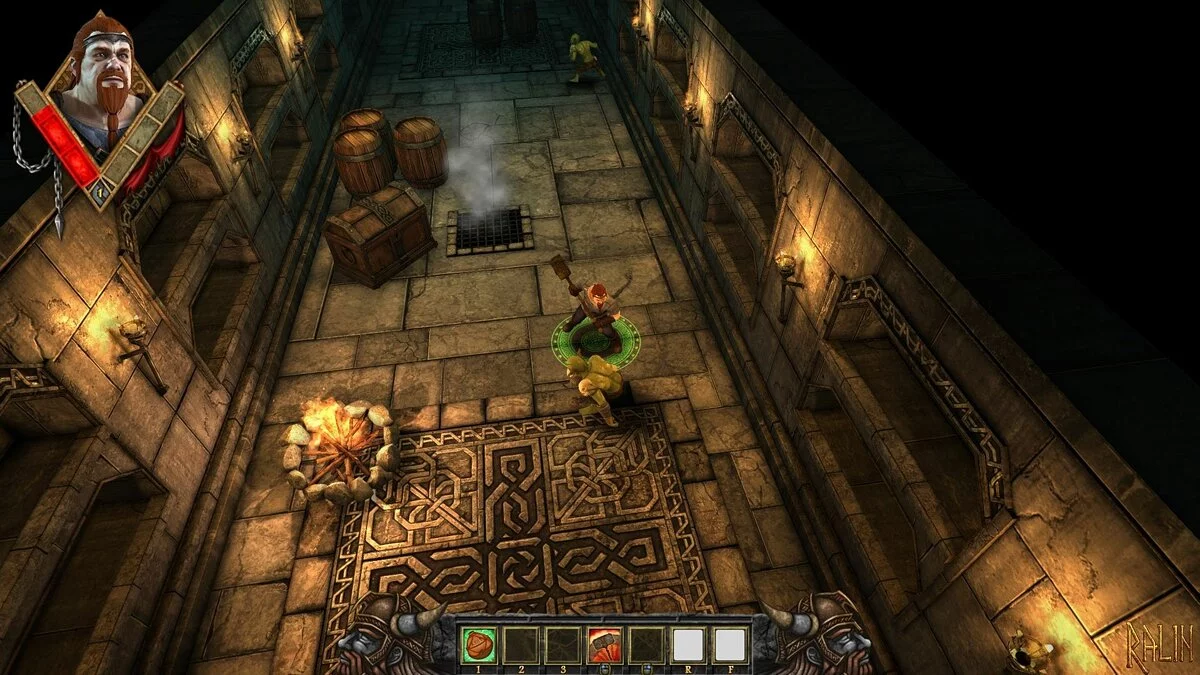Activate the green-backed skill in slot 1
1200x675 pixels.
click(478, 645)
